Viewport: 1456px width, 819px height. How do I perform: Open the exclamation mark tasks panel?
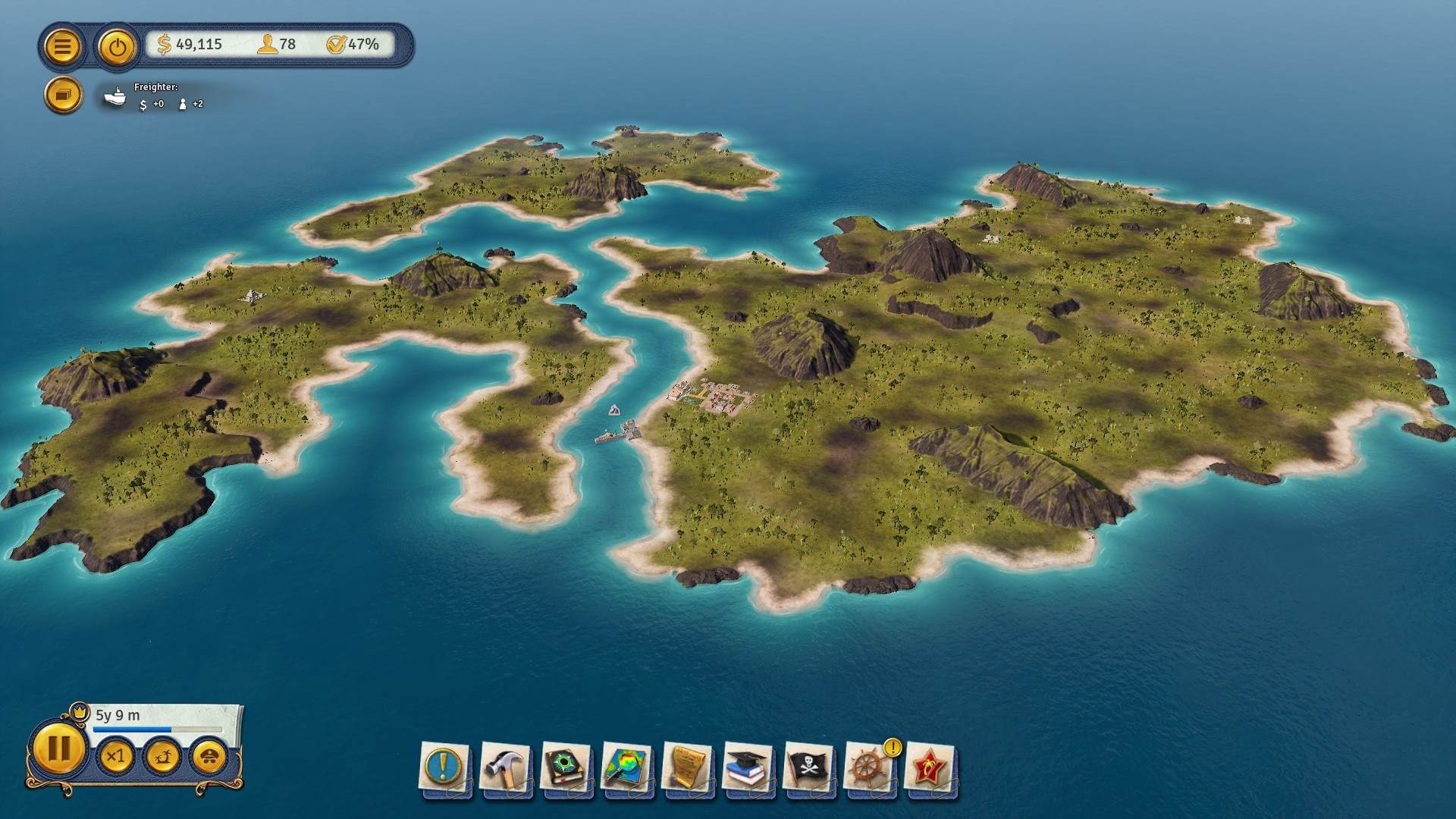[x=444, y=767]
